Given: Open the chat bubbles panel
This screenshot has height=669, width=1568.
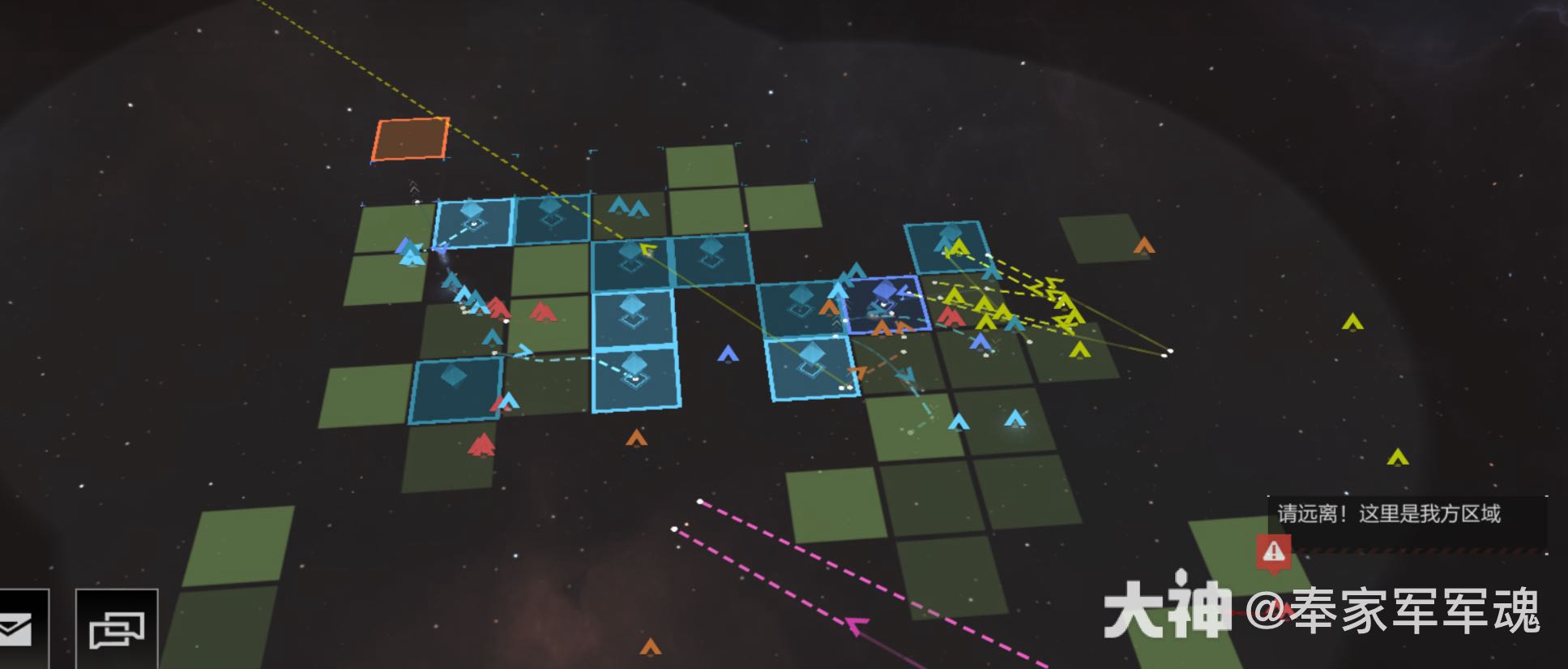Looking at the screenshot, I should coord(117,629).
